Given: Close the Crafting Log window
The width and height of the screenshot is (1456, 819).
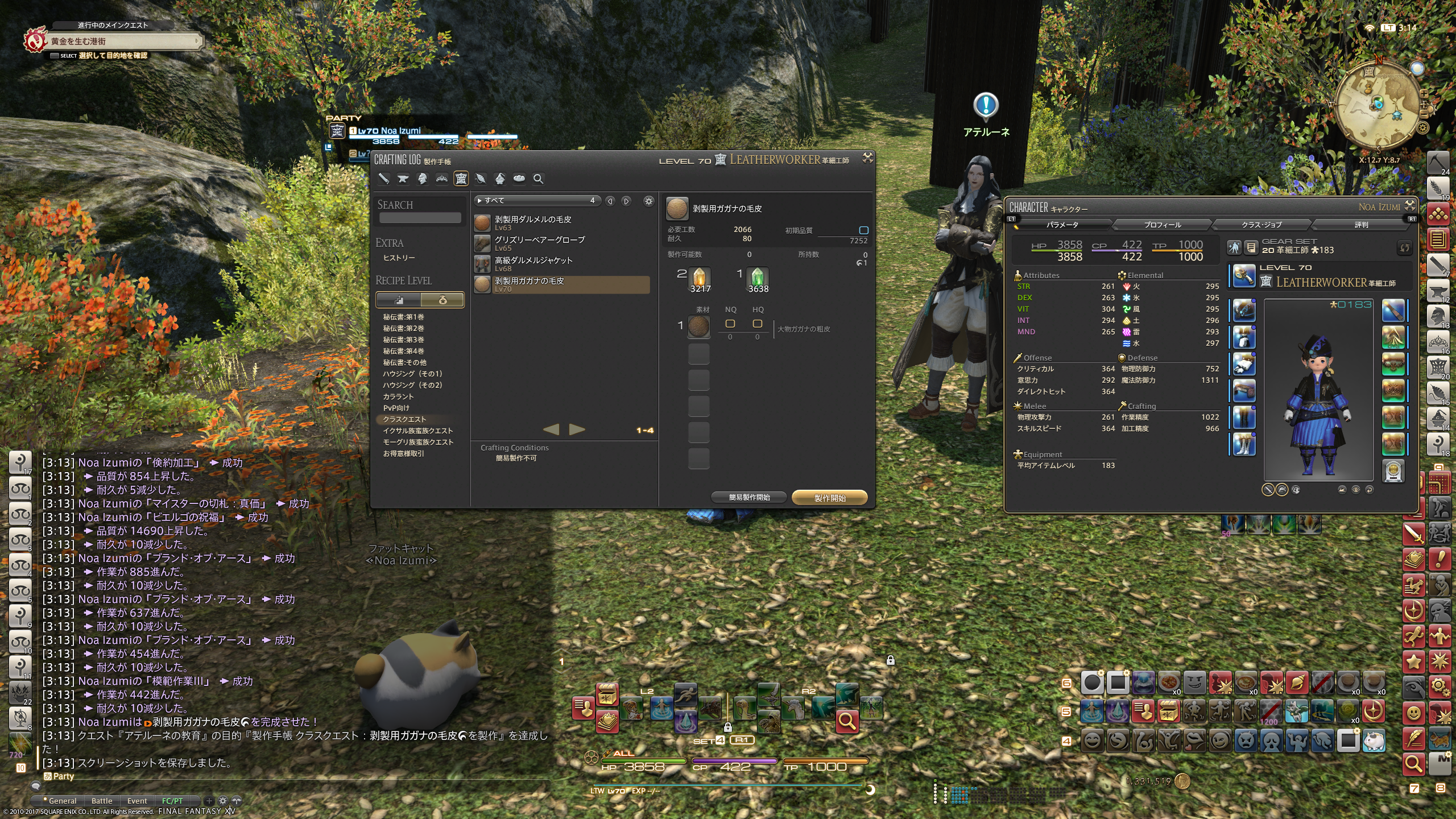Looking at the screenshot, I should click(x=867, y=158).
